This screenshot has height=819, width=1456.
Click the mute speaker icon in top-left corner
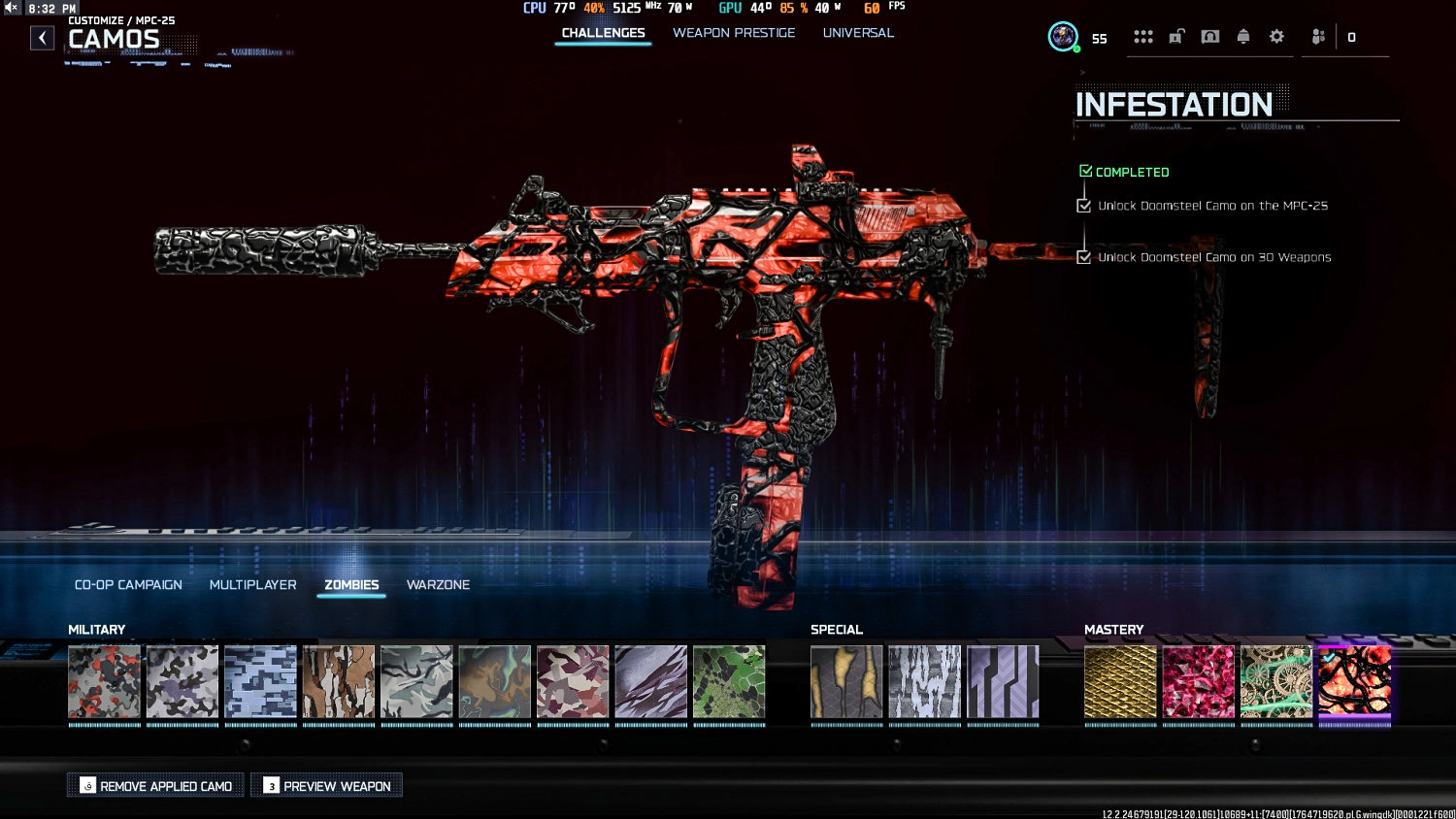pos(10,7)
